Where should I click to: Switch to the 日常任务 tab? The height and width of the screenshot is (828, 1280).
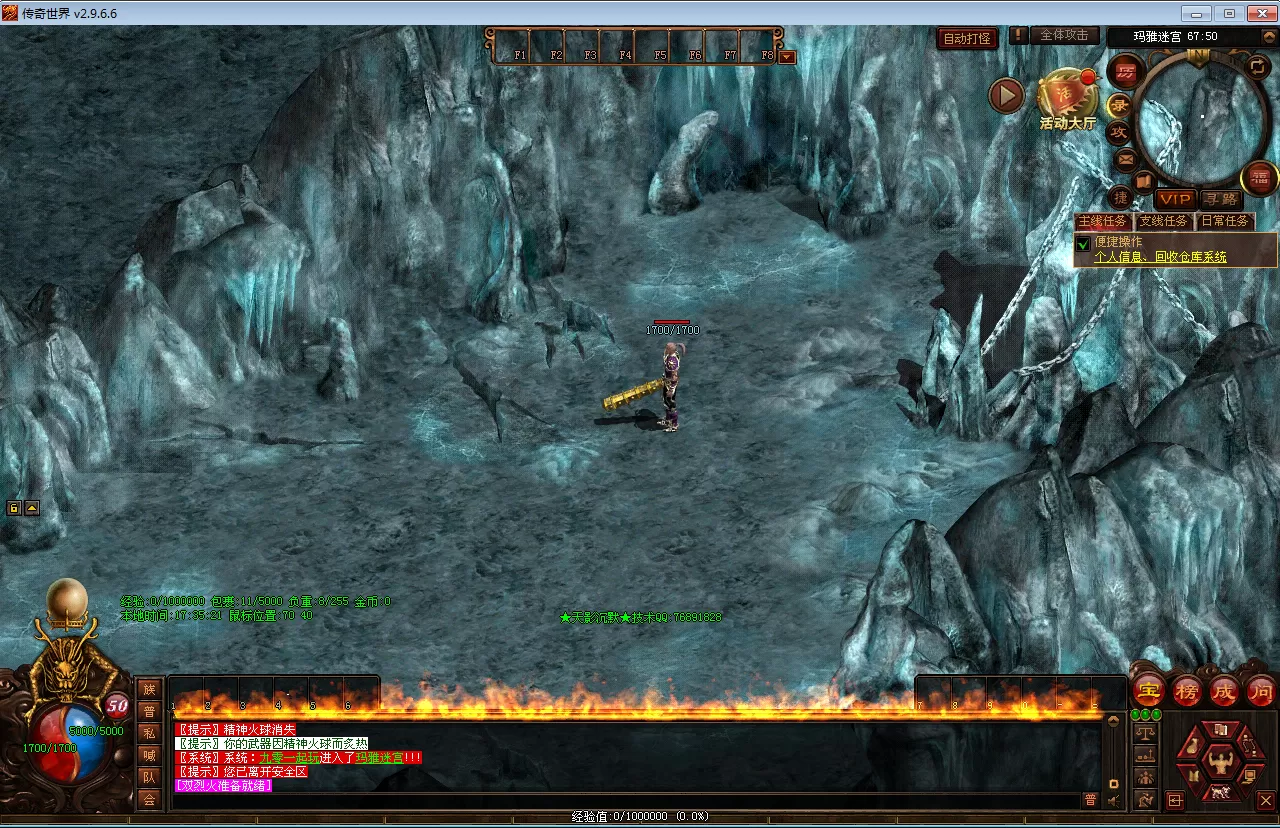coord(1225,221)
